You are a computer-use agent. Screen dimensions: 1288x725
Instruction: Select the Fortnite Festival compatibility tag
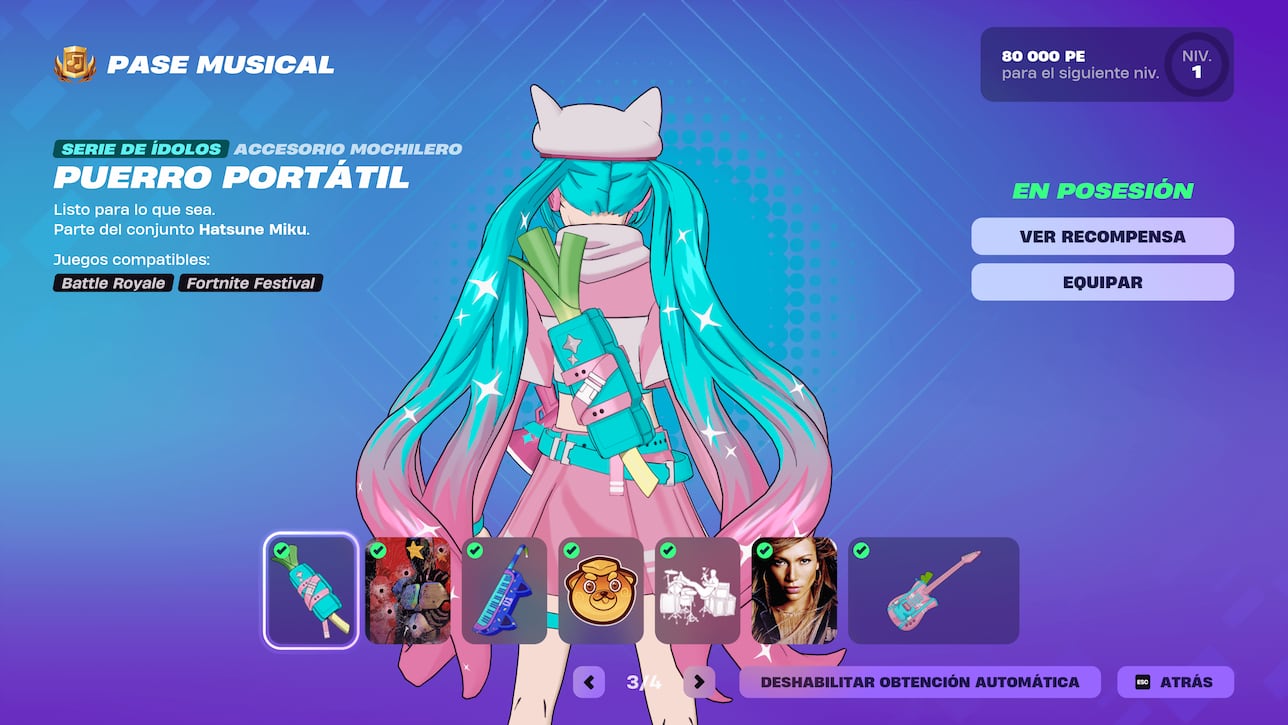click(x=249, y=283)
